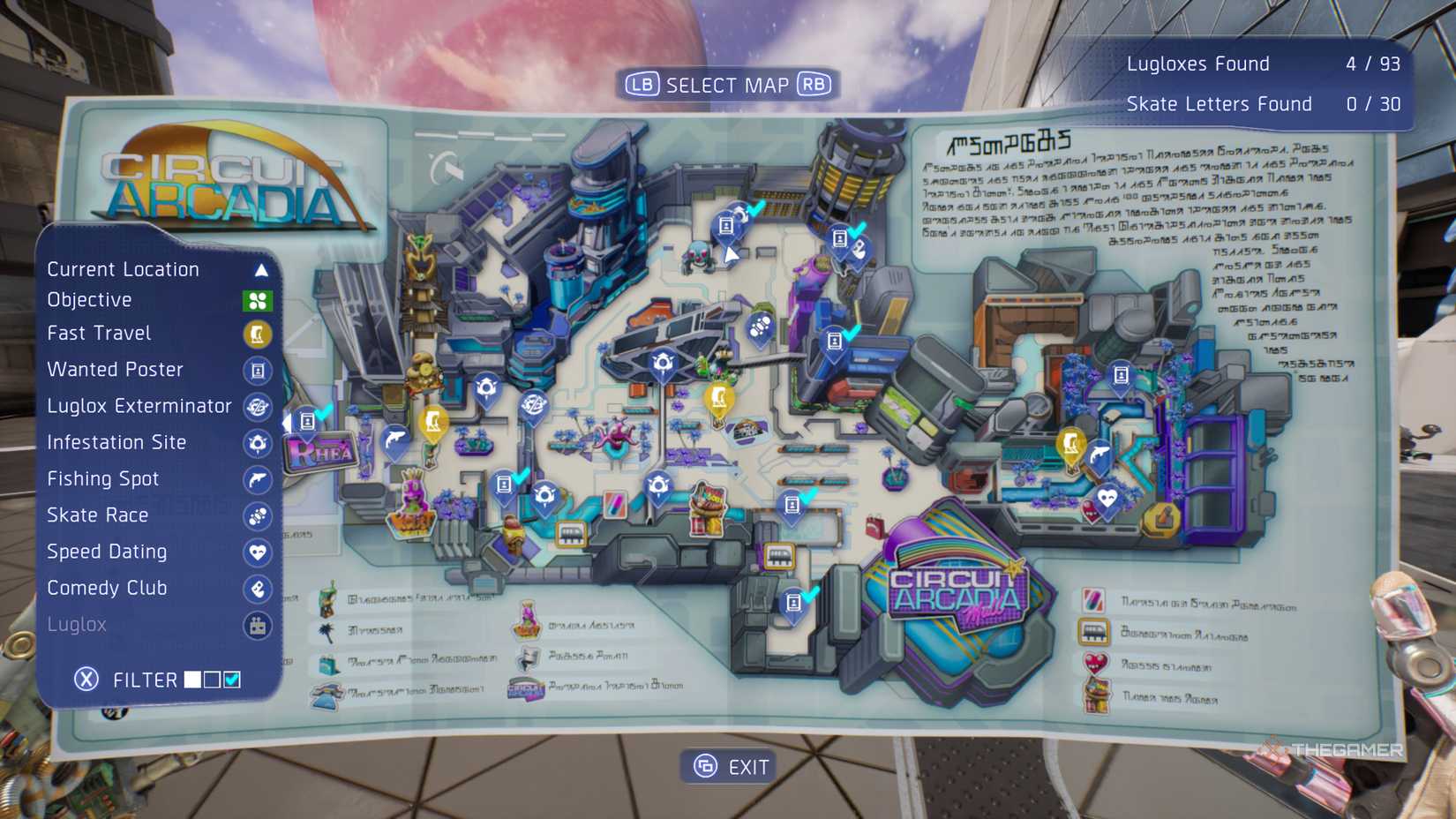Select the Speed Dating heart icon

point(257,552)
